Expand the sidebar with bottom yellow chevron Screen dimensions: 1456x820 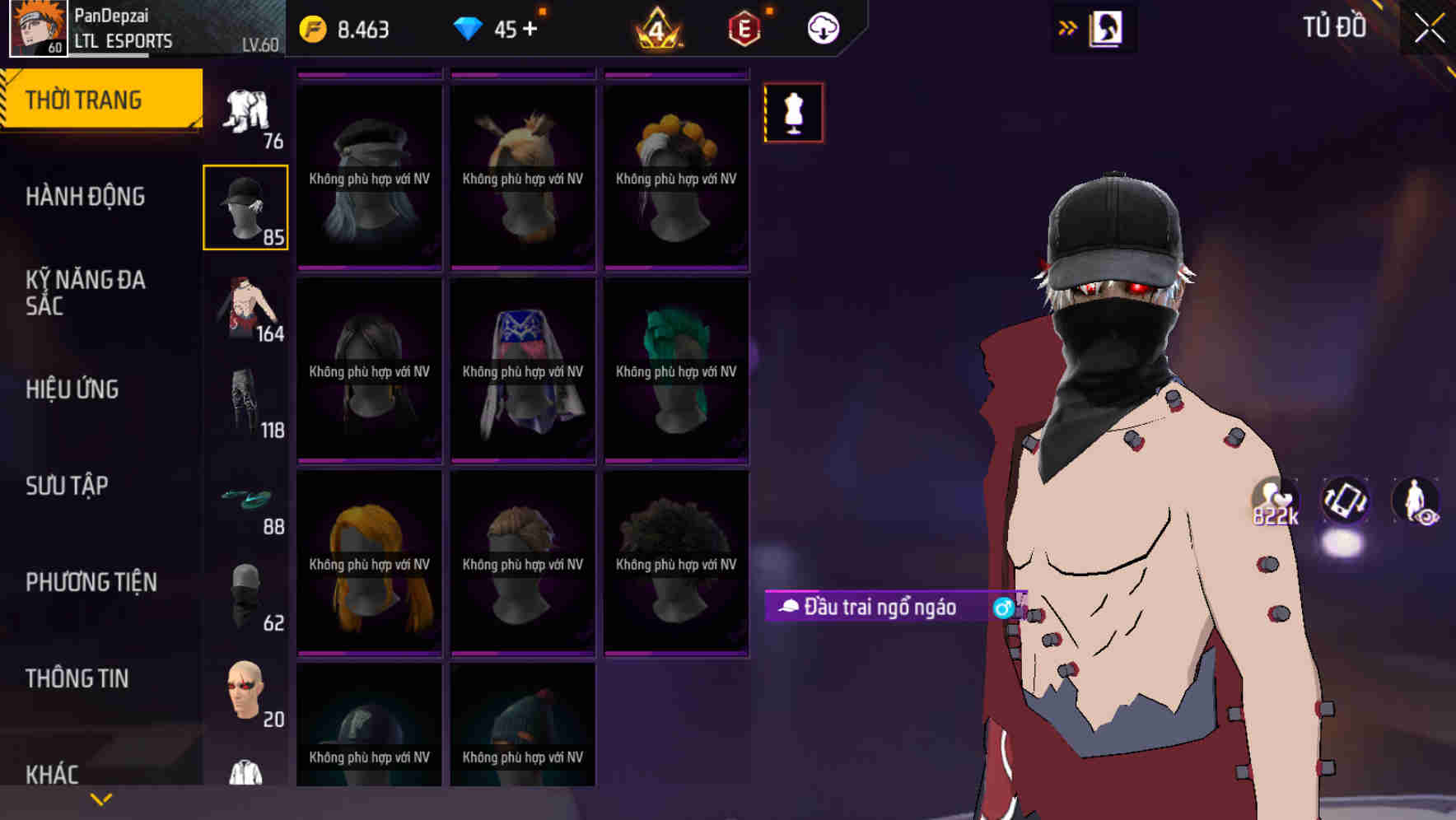point(100,799)
